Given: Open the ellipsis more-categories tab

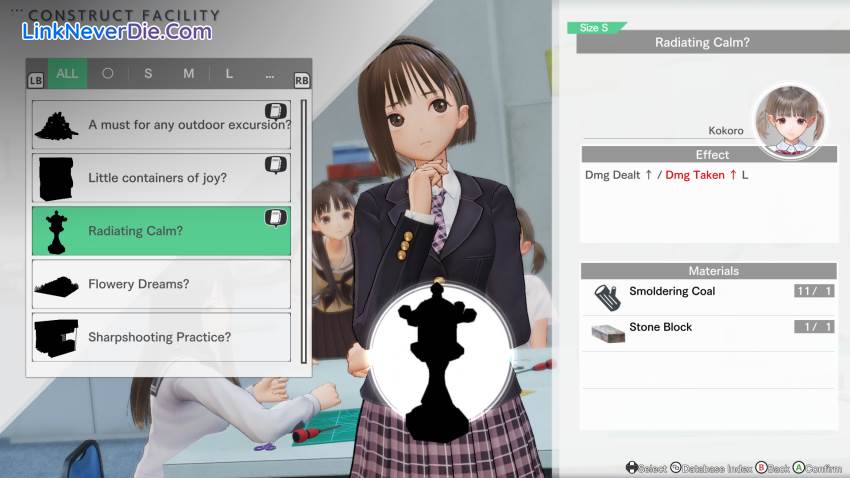Looking at the screenshot, I should tap(270, 73).
